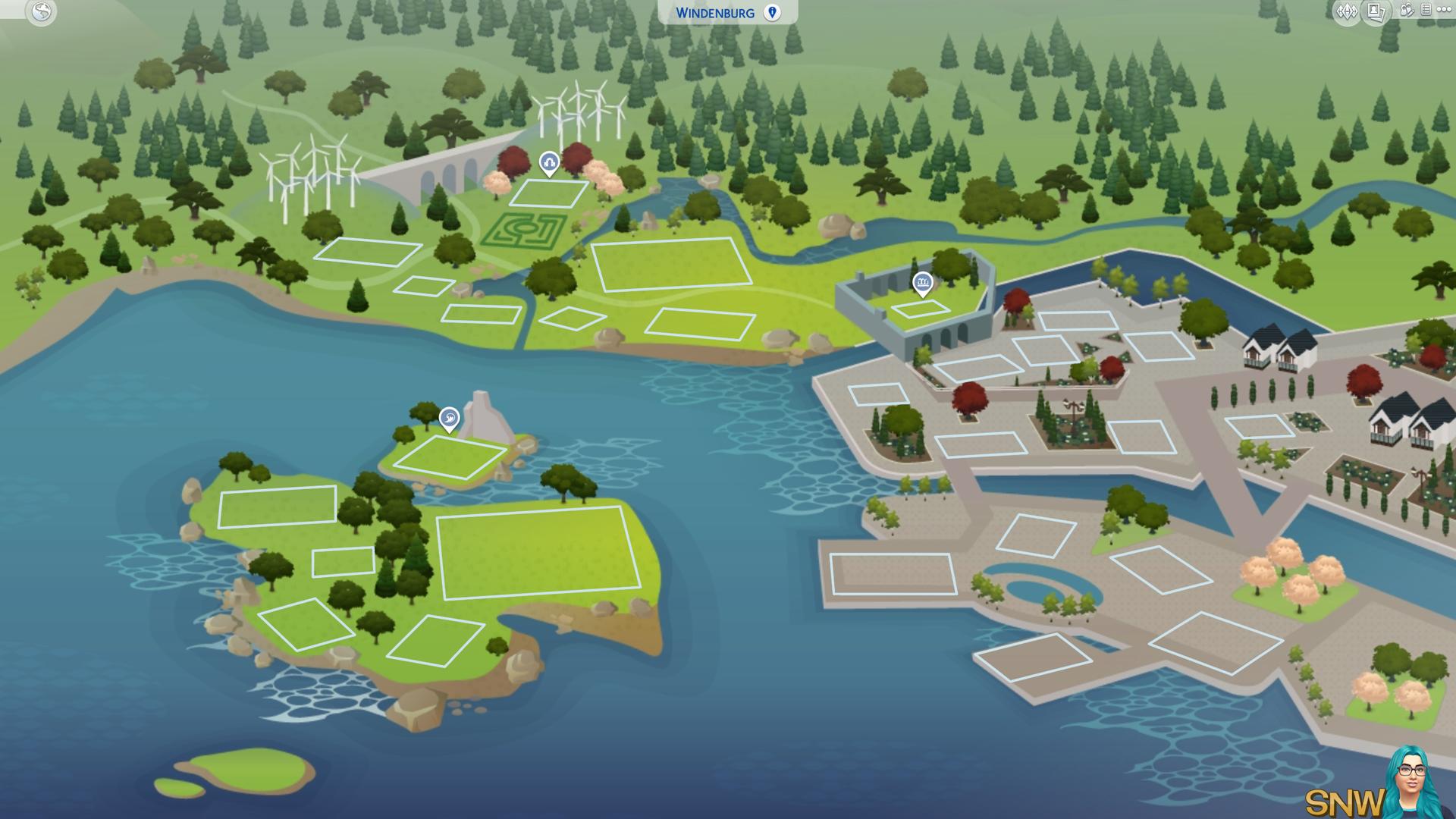The image size is (1456, 819).
Task: Select the ancient ruins map marker
Action: click(x=922, y=283)
